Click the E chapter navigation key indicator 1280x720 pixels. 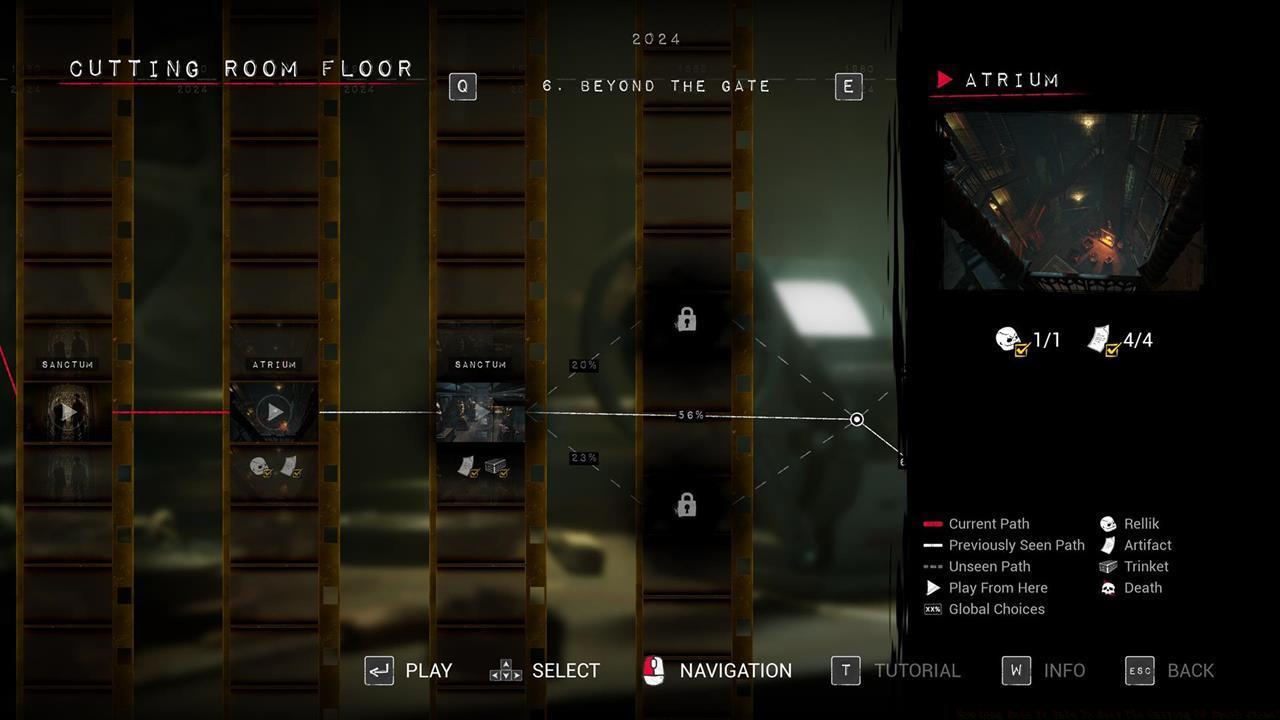[x=848, y=86]
